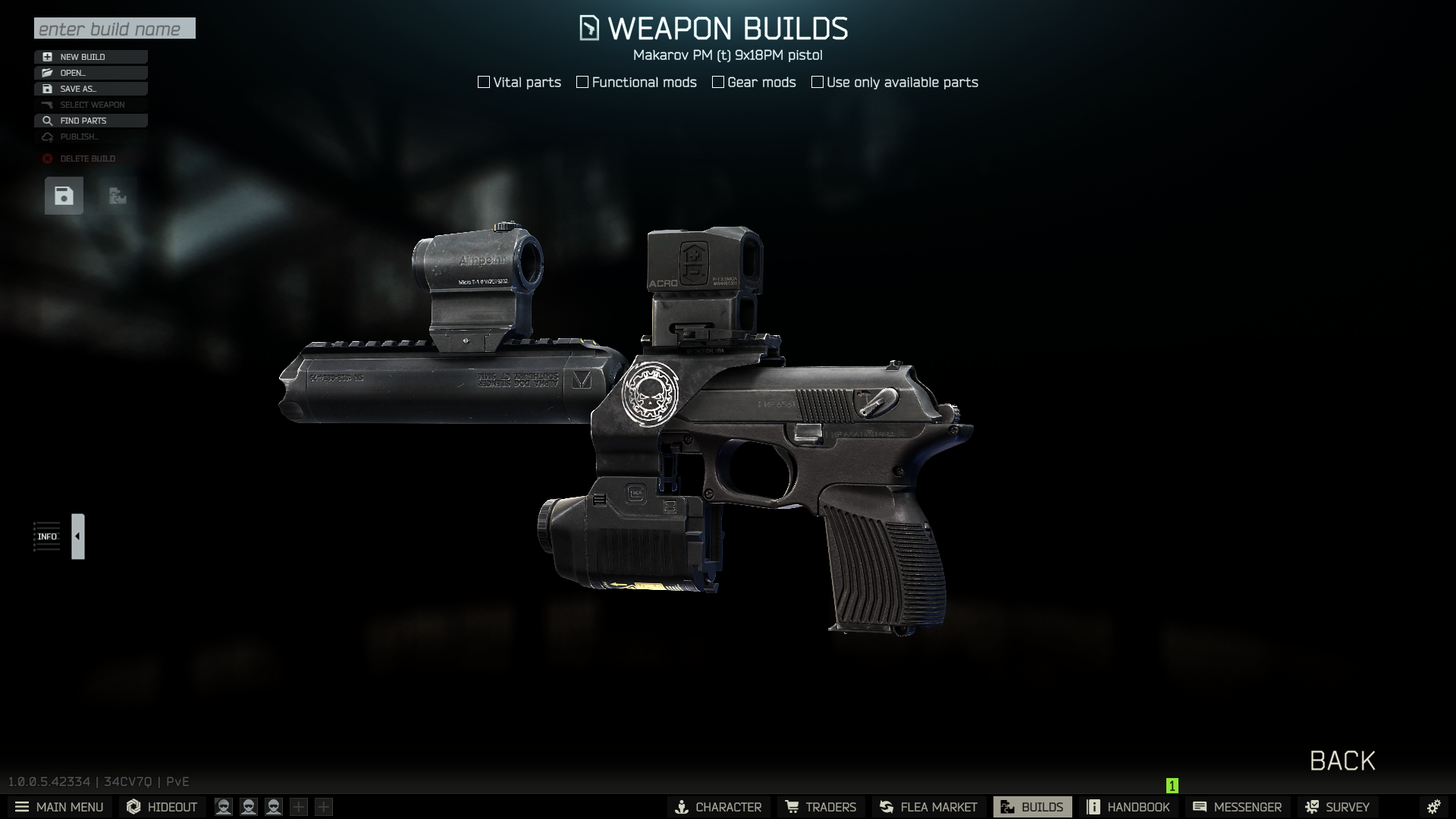This screenshot has height=819, width=1456.
Task: Click the floppy disk save icon
Action: (64, 196)
